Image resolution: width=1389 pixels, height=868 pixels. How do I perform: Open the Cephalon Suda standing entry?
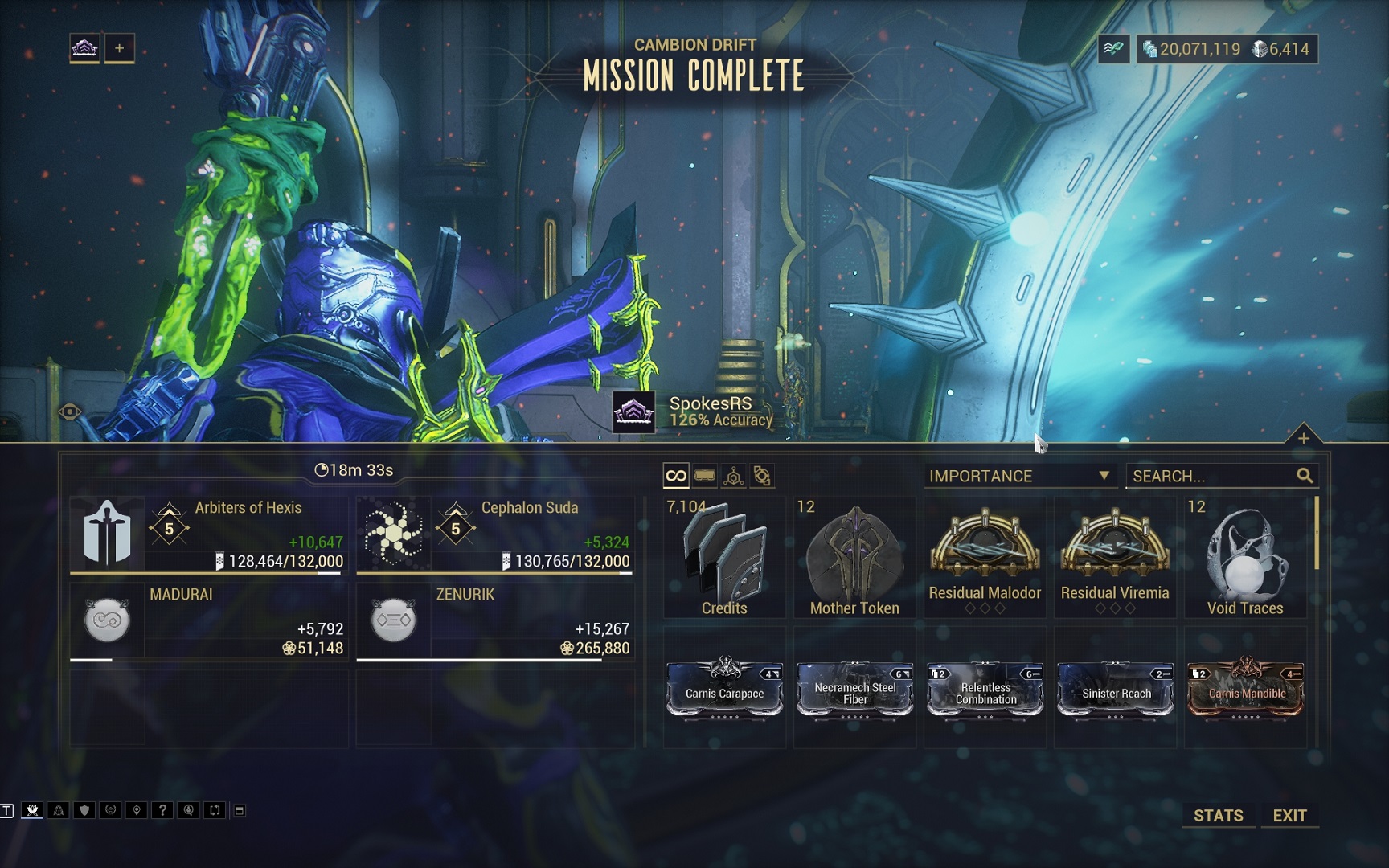click(x=494, y=534)
